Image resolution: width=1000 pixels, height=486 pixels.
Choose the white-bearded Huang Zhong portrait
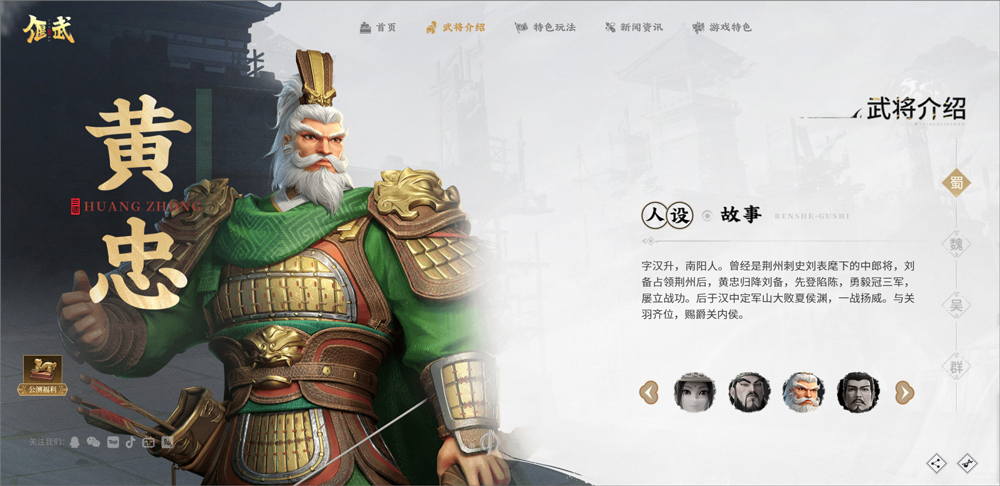tap(803, 392)
